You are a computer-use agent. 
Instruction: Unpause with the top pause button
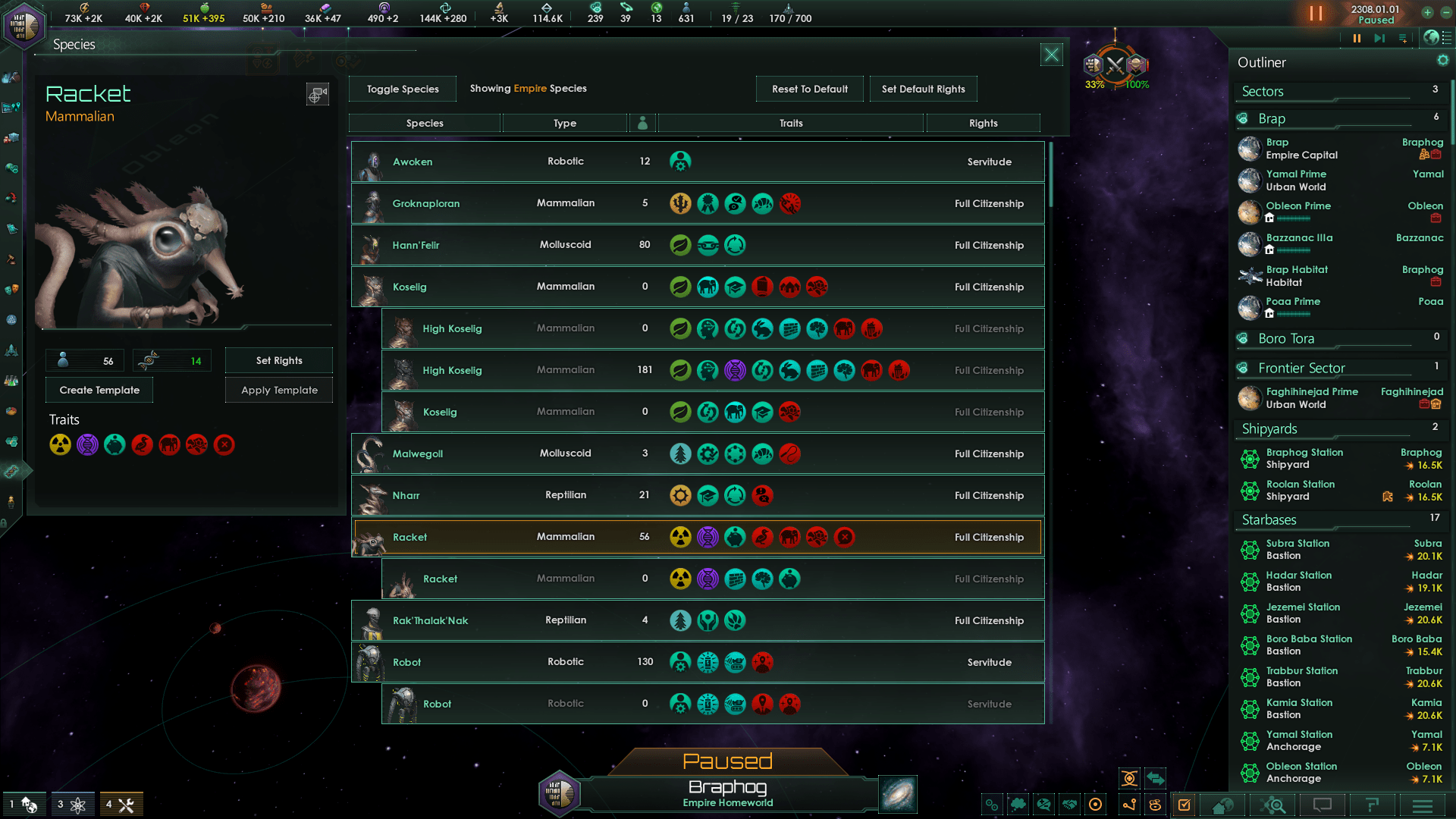[1316, 14]
